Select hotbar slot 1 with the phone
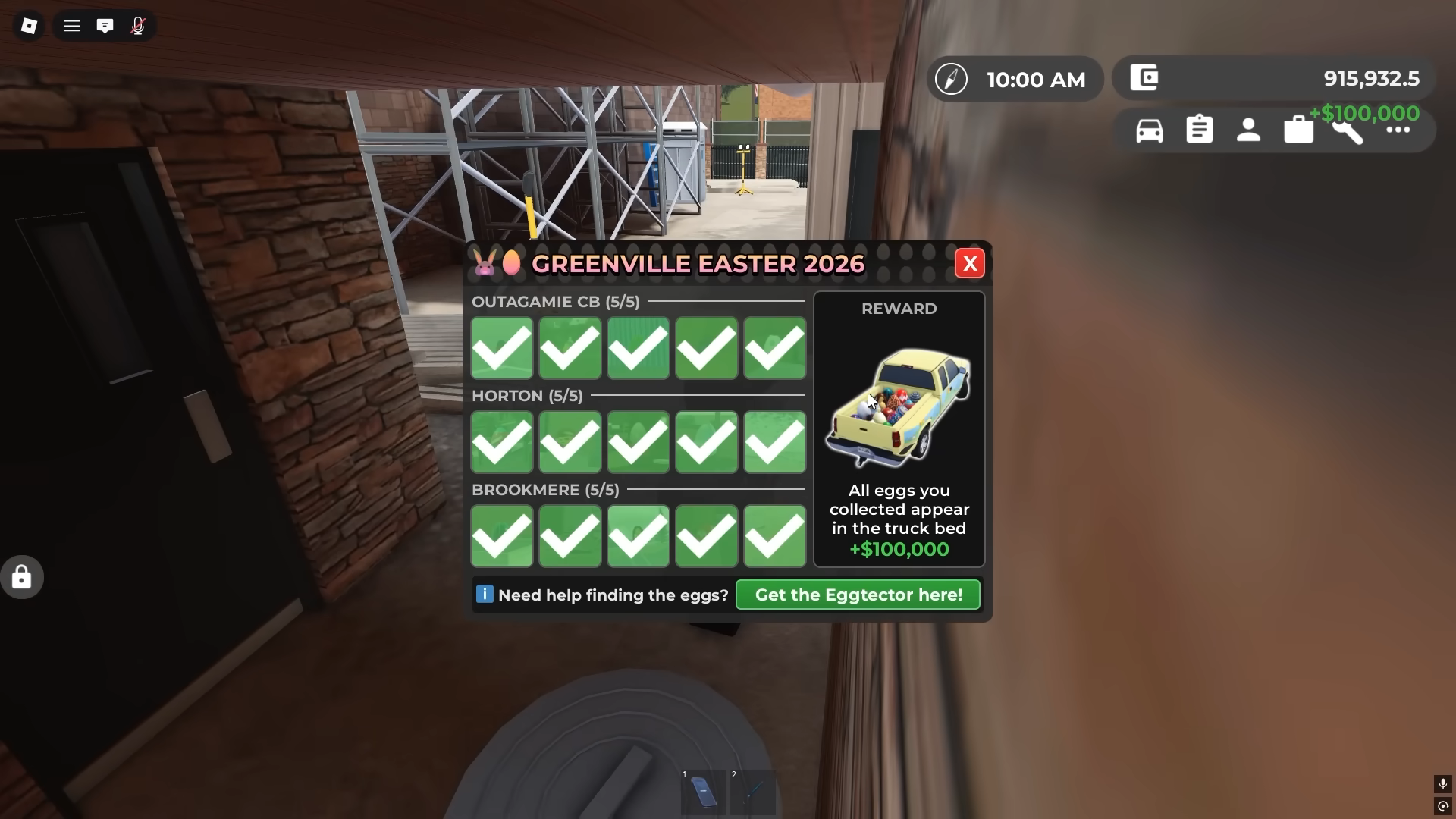This screenshot has width=1456, height=819. tap(703, 792)
